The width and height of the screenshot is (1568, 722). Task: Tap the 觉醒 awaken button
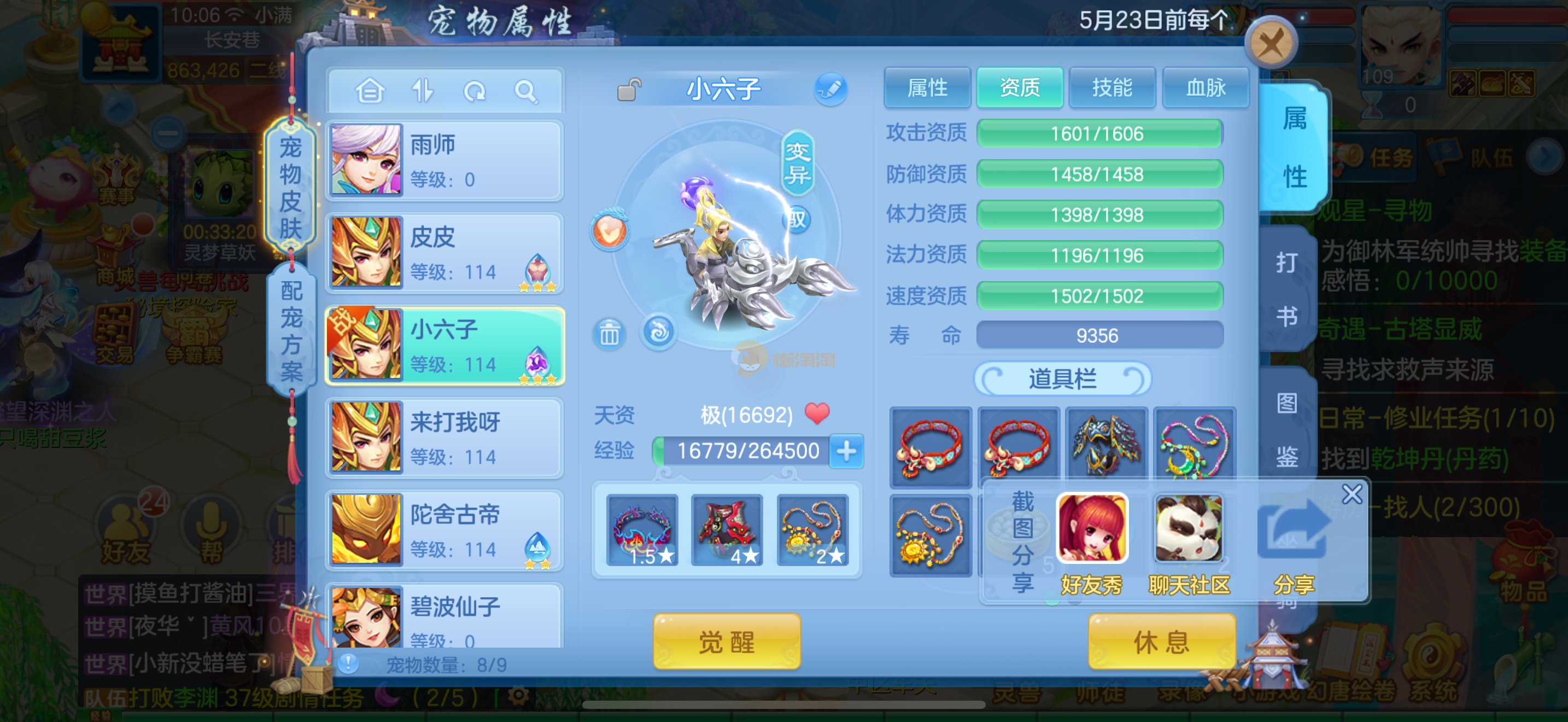pyautogui.click(x=727, y=642)
